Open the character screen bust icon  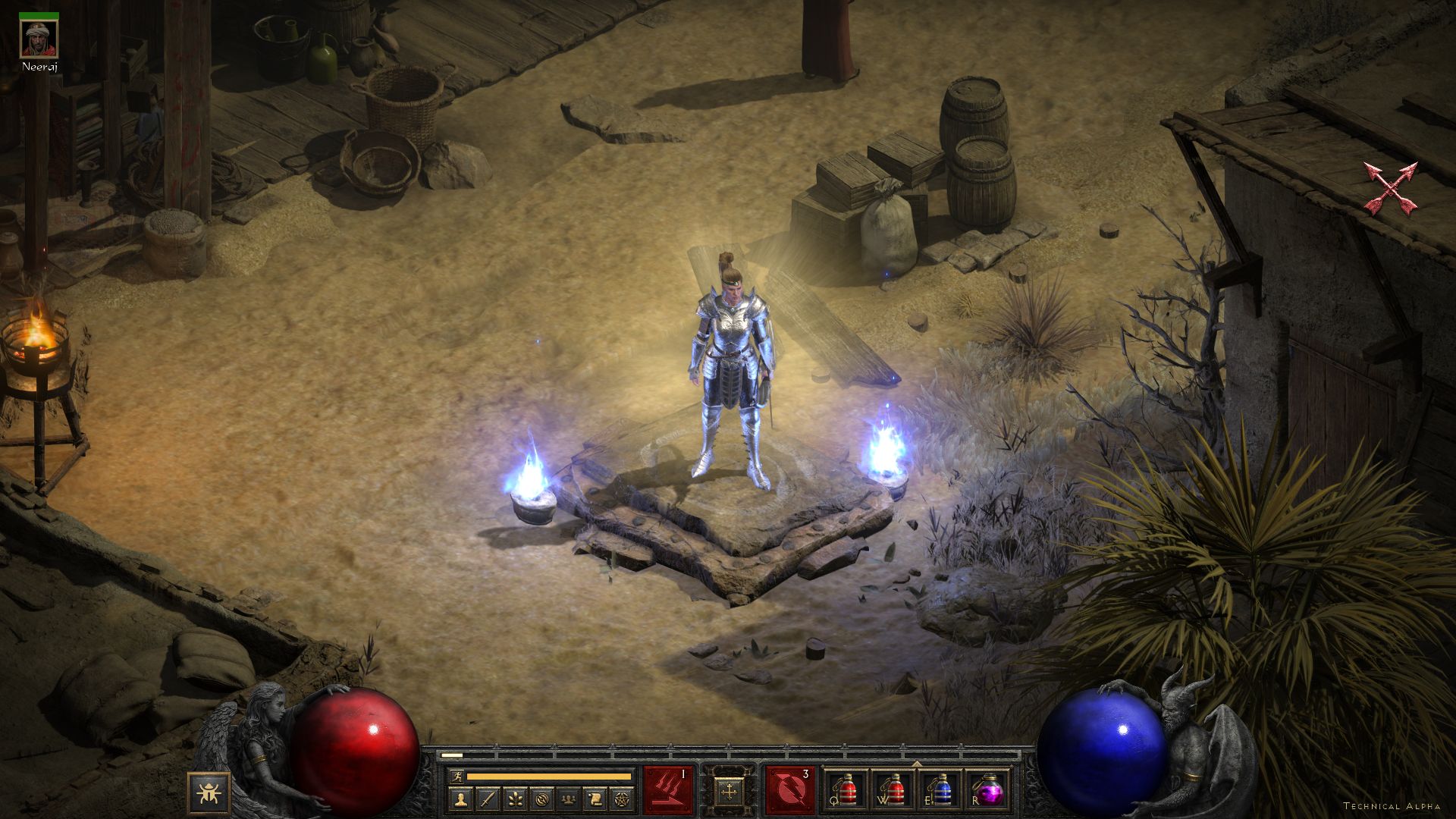pyautogui.click(x=461, y=799)
